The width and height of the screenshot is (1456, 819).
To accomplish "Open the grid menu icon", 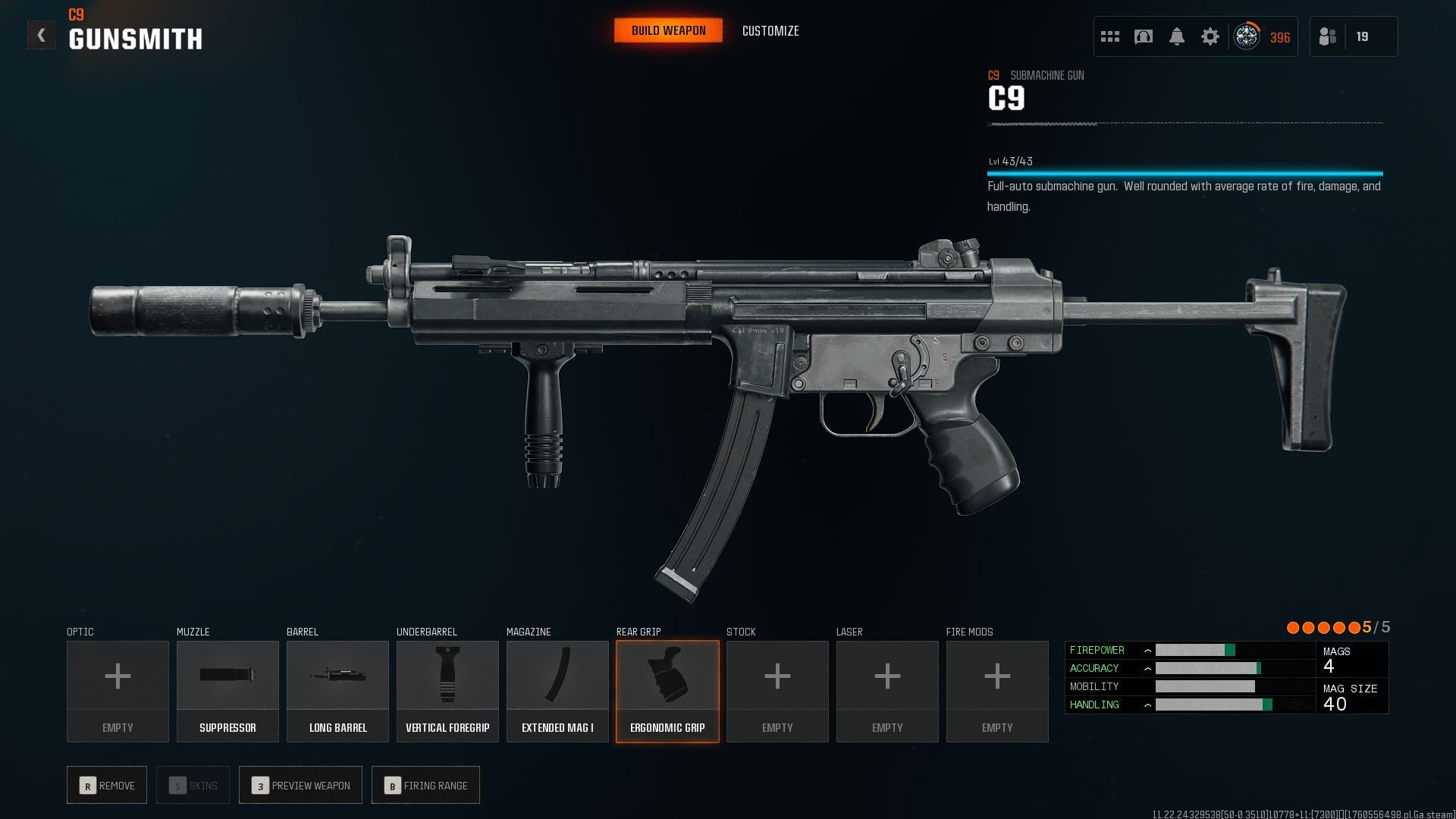I will 1110,36.
